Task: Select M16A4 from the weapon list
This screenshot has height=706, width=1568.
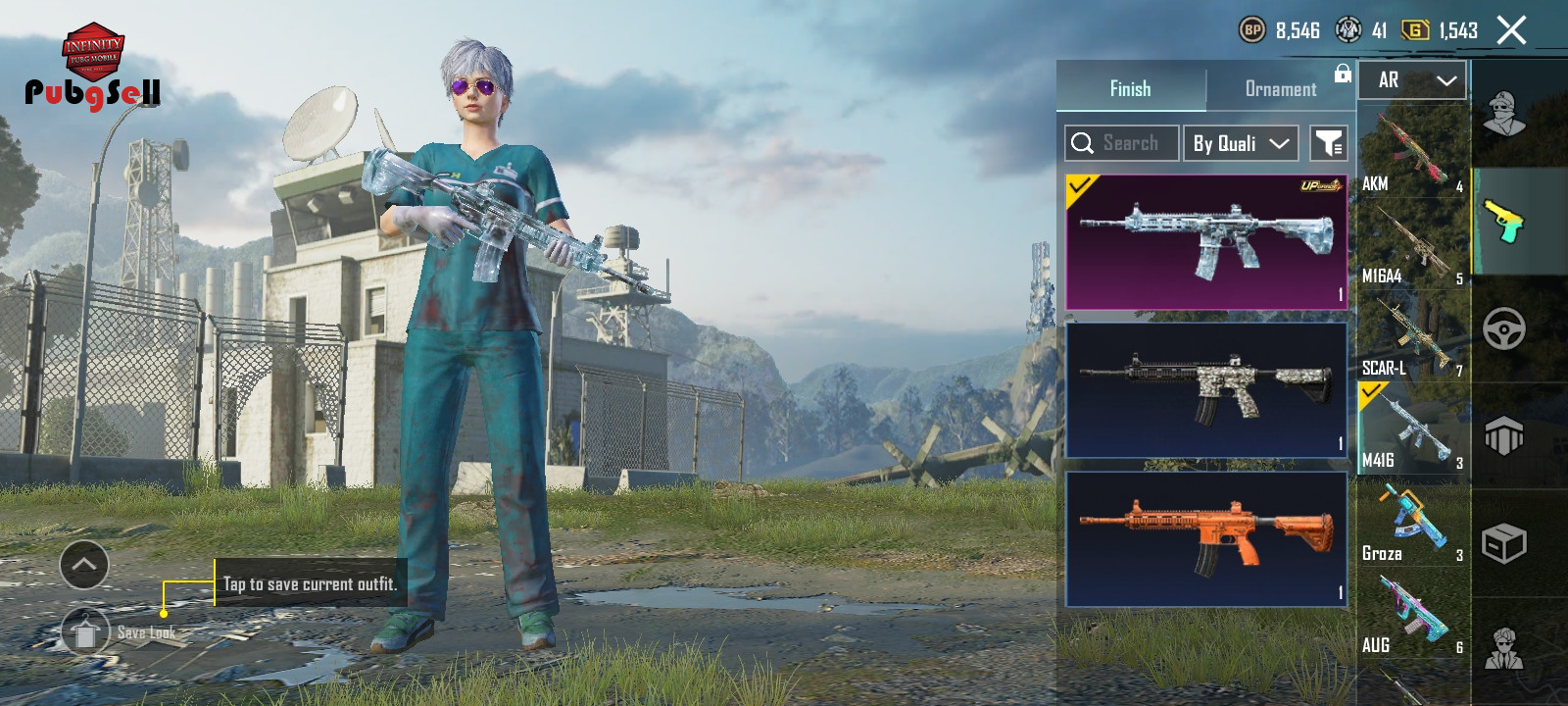Action: tap(1412, 244)
